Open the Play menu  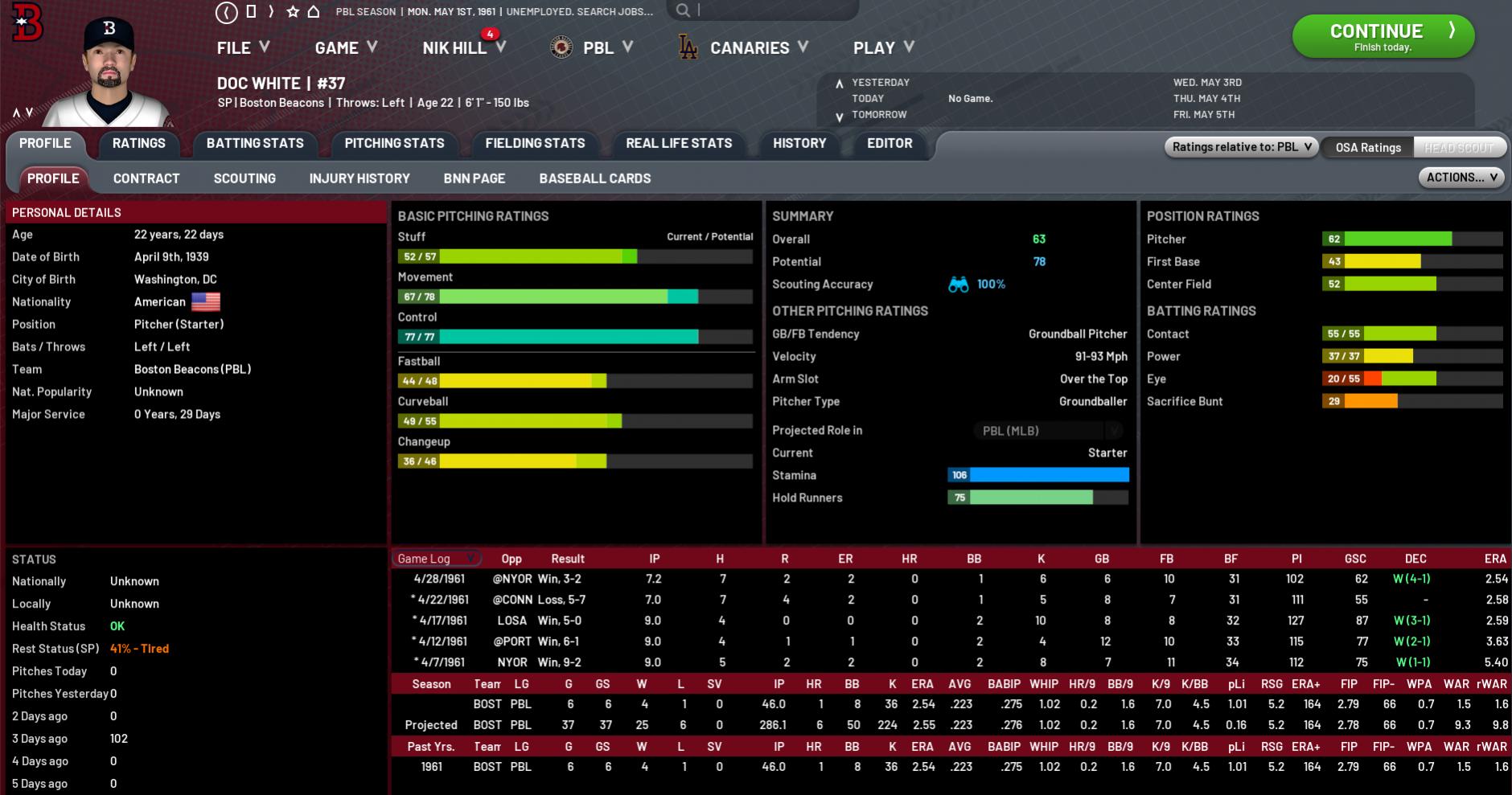tap(883, 48)
